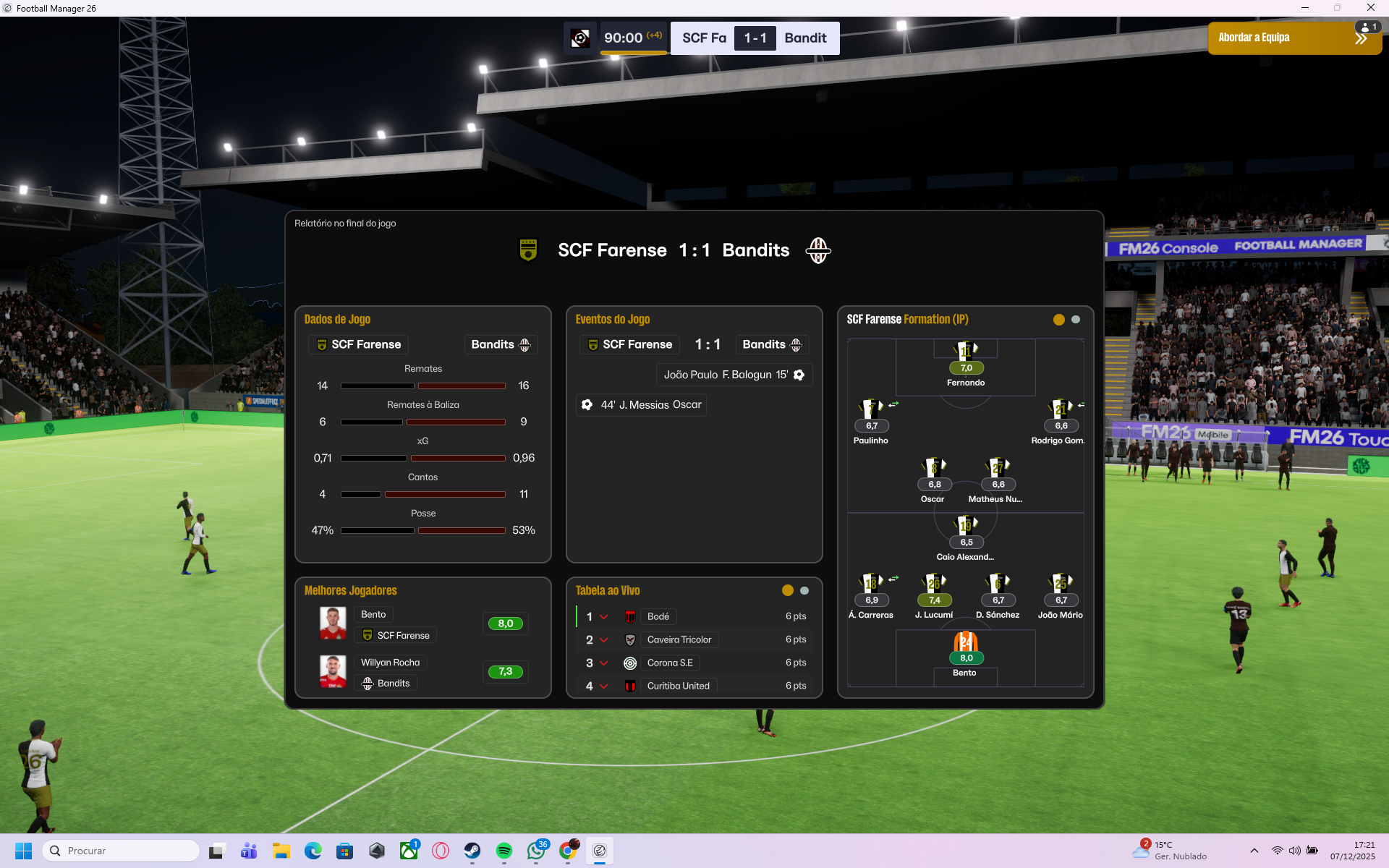The height and width of the screenshot is (868, 1389).
Task: Switch Tabela ao Vivo to second page dot
Action: click(x=804, y=591)
